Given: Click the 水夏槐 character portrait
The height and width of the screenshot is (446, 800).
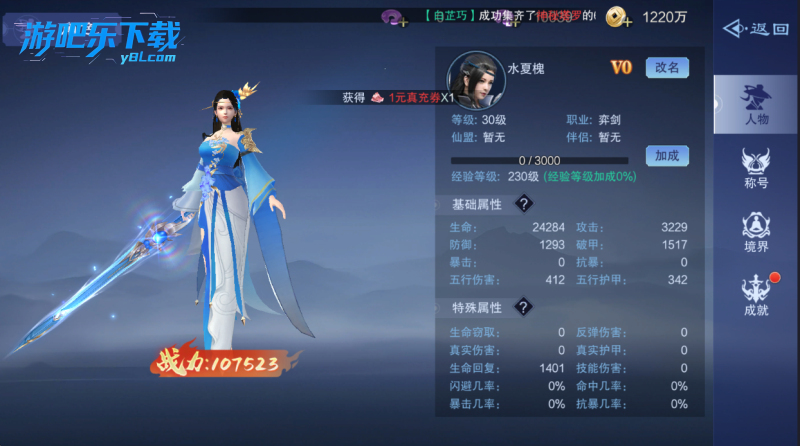Looking at the screenshot, I should click(x=475, y=81).
